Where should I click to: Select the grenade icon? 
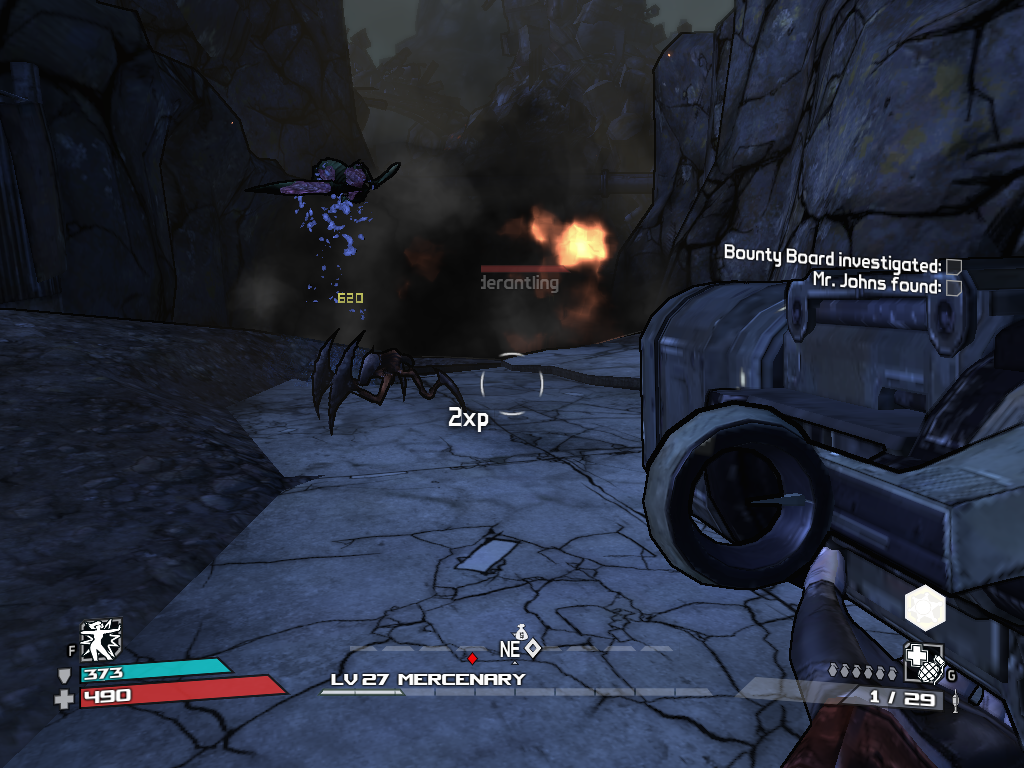[x=923, y=662]
